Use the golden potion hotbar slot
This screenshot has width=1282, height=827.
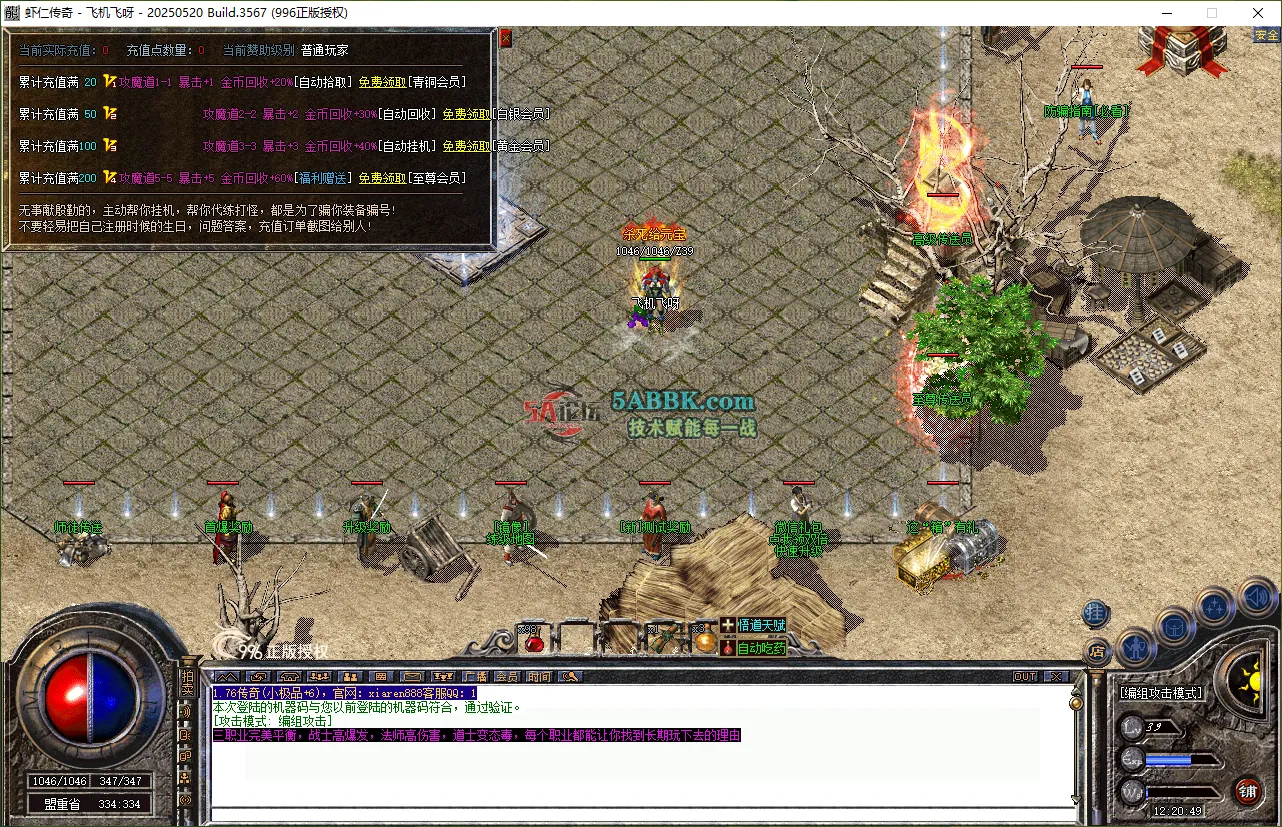pyautogui.click(x=704, y=640)
